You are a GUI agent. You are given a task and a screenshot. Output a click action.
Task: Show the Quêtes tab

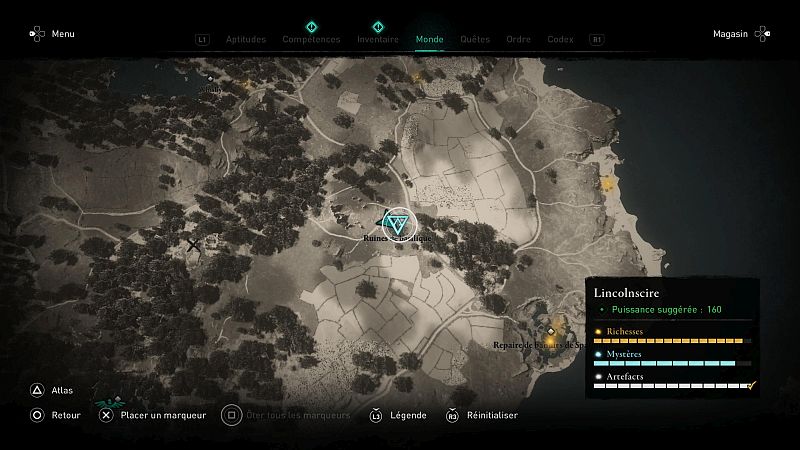coord(475,40)
